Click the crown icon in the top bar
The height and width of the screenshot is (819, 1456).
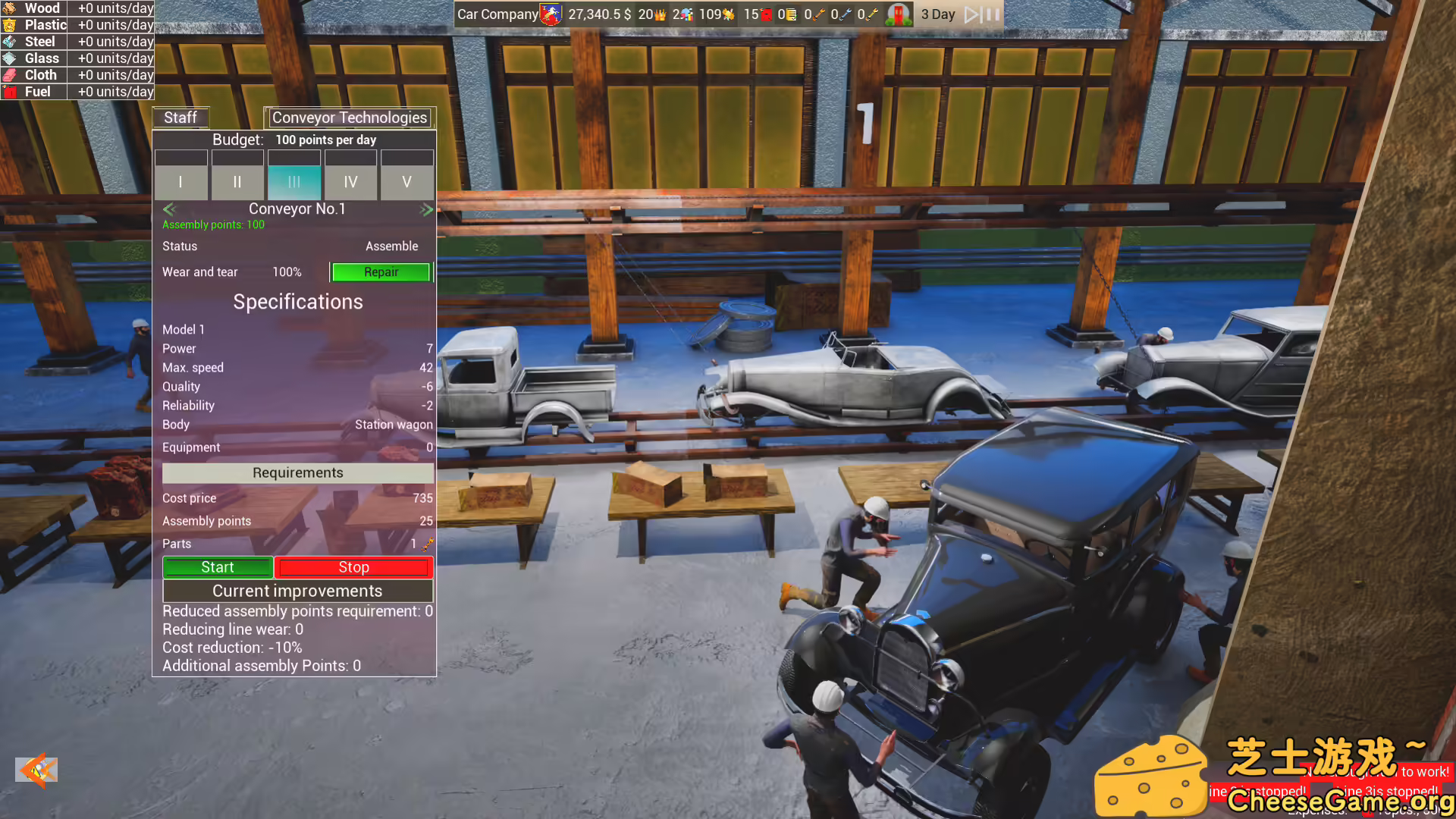click(x=659, y=14)
